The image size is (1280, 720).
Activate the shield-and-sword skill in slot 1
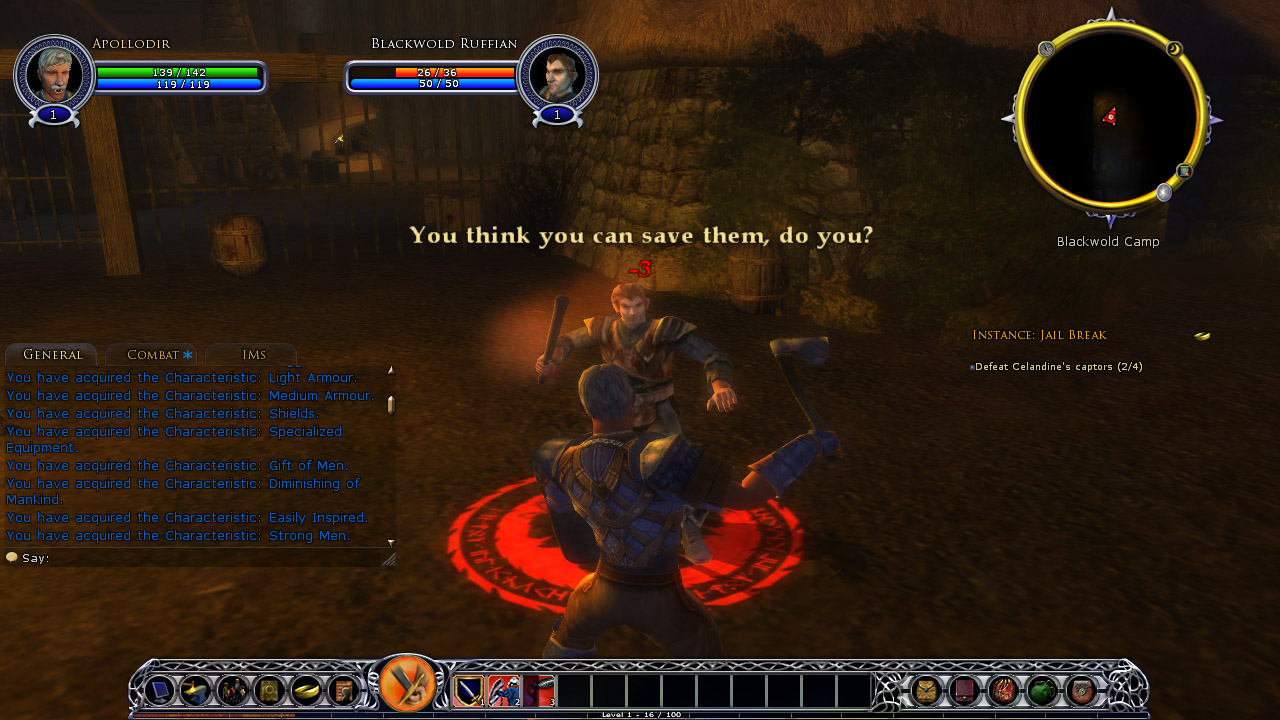[x=468, y=690]
